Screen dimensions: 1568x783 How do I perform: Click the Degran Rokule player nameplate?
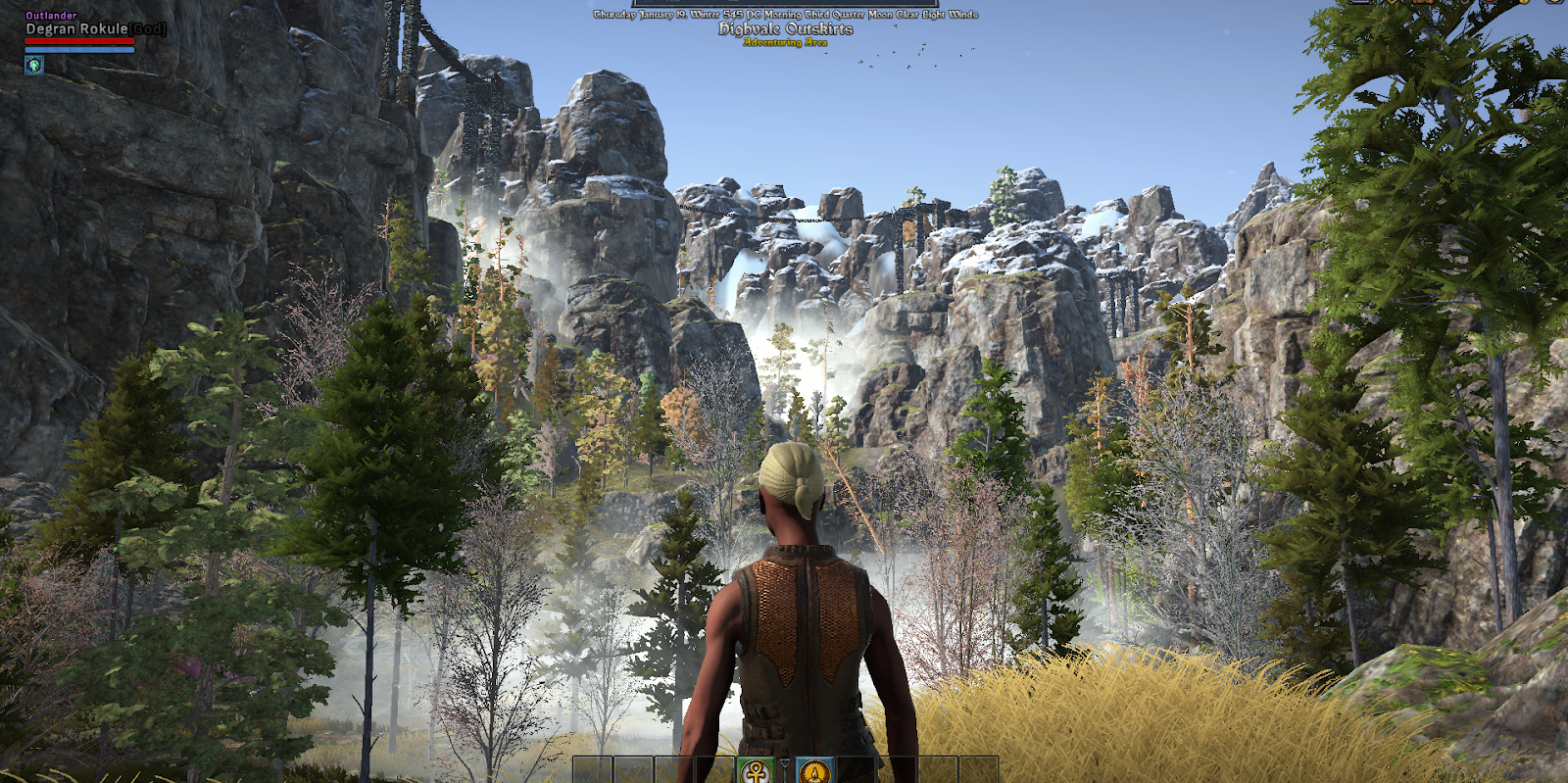coord(76,29)
